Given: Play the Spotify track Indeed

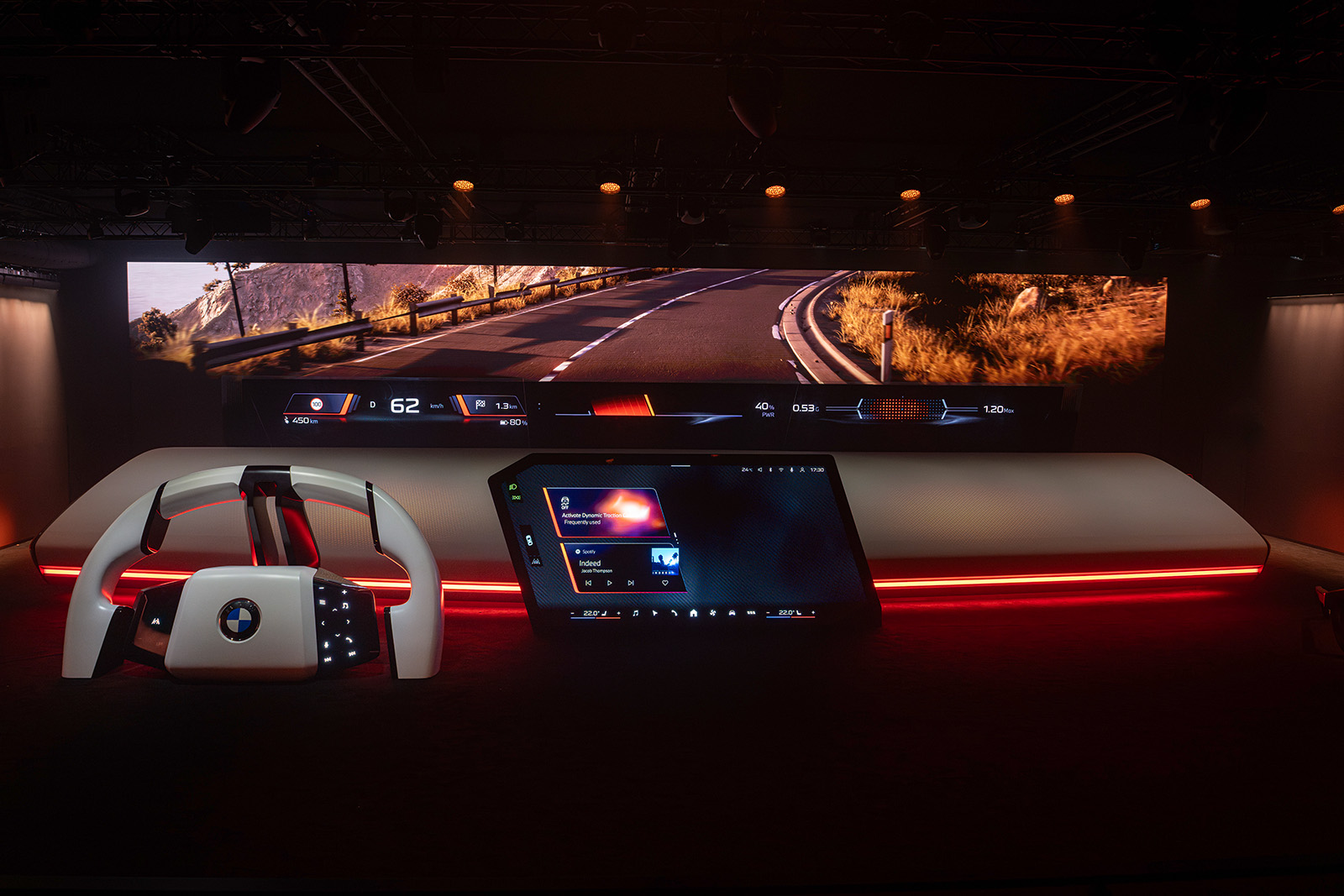Looking at the screenshot, I should pos(610,583).
